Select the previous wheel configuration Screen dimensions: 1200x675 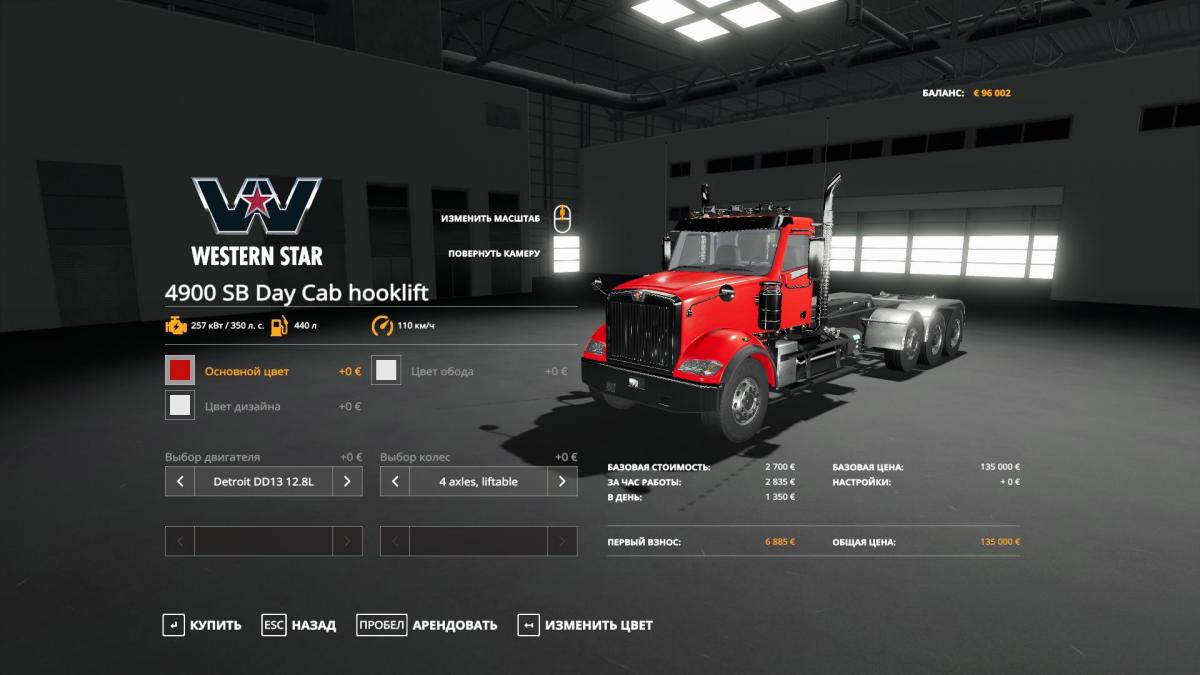[395, 481]
